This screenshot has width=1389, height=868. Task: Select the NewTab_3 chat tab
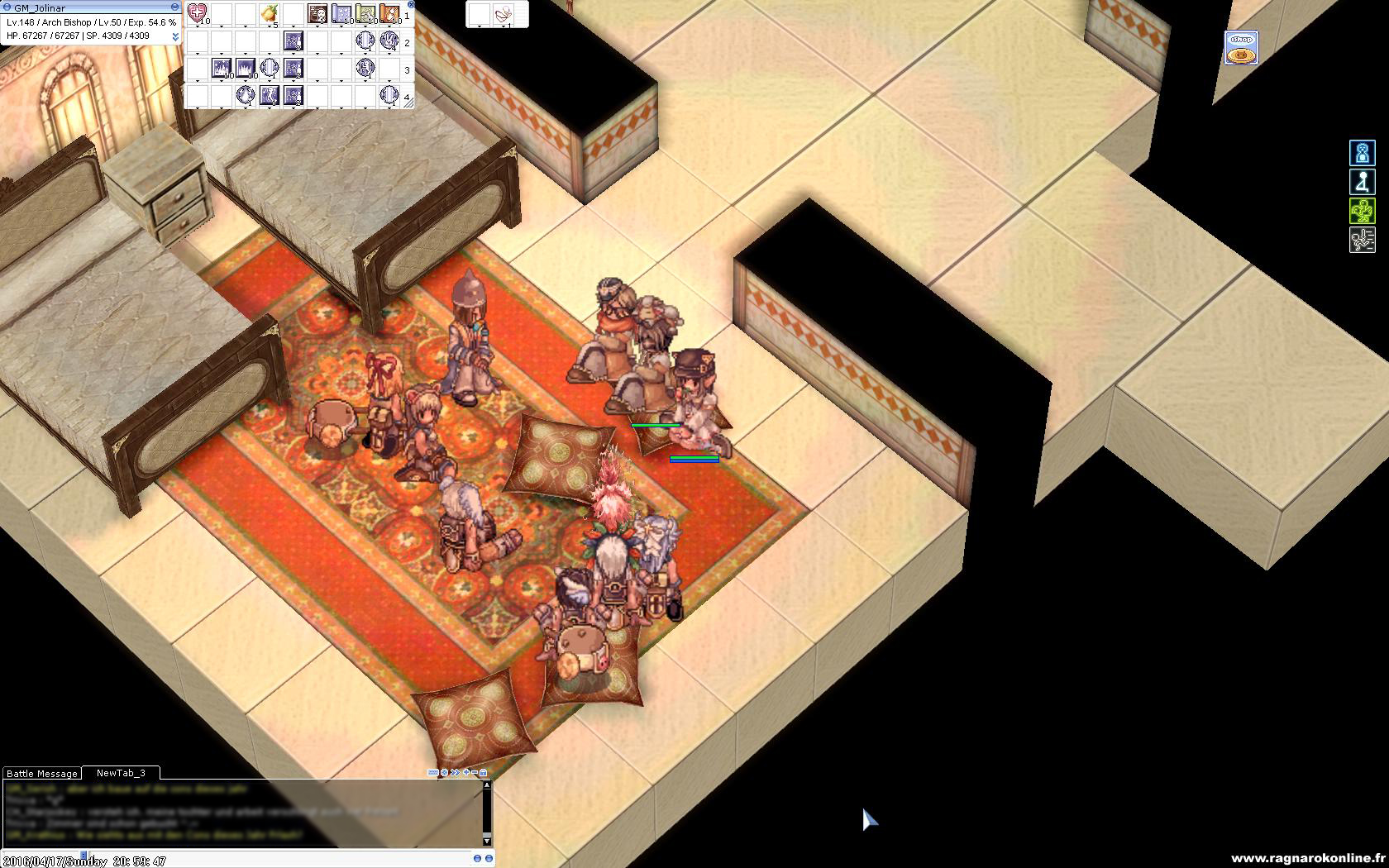pyautogui.click(x=121, y=773)
